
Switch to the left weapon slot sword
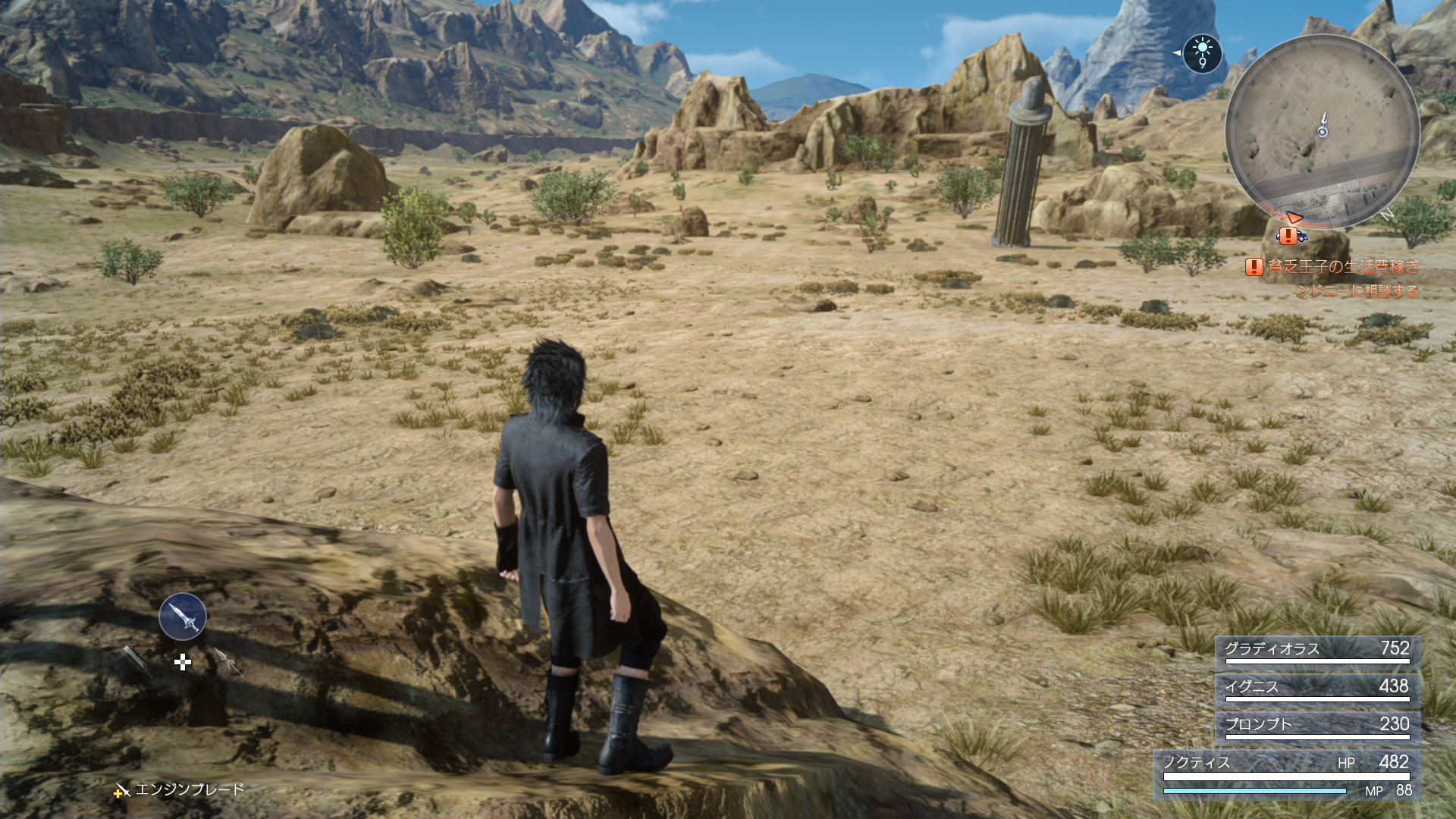click(137, 660)
